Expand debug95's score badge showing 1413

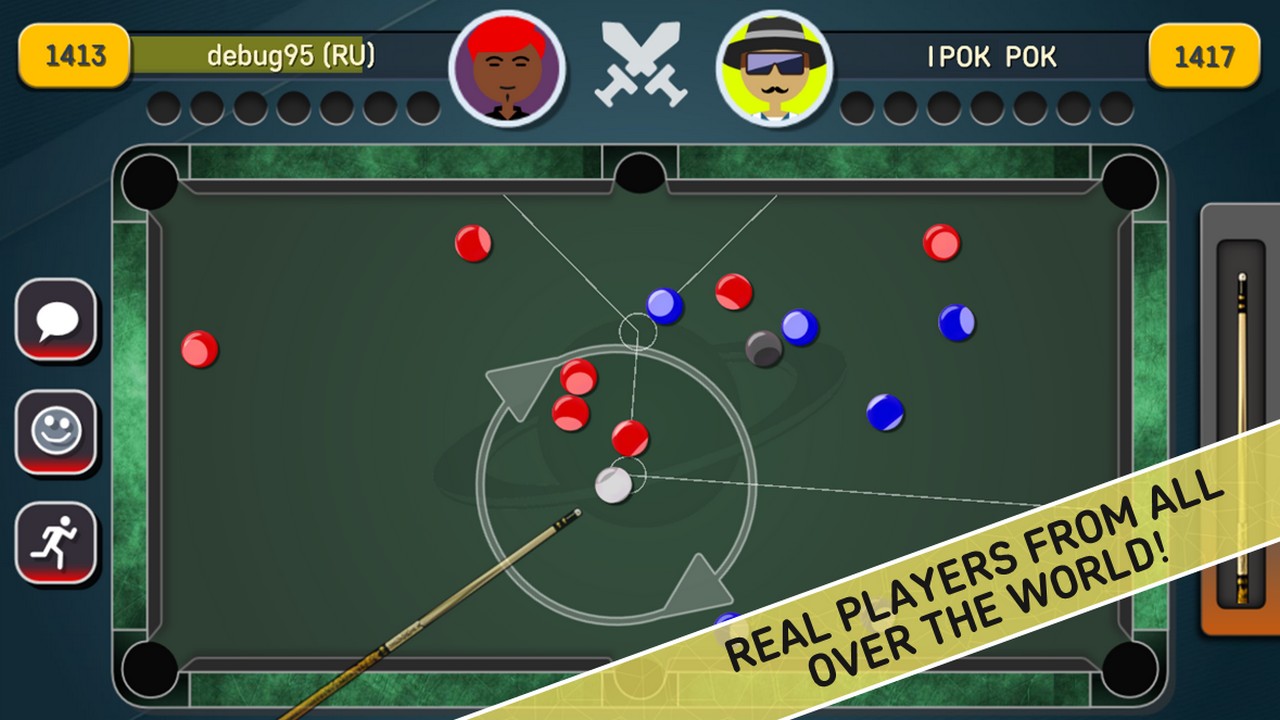coord(71,57)
